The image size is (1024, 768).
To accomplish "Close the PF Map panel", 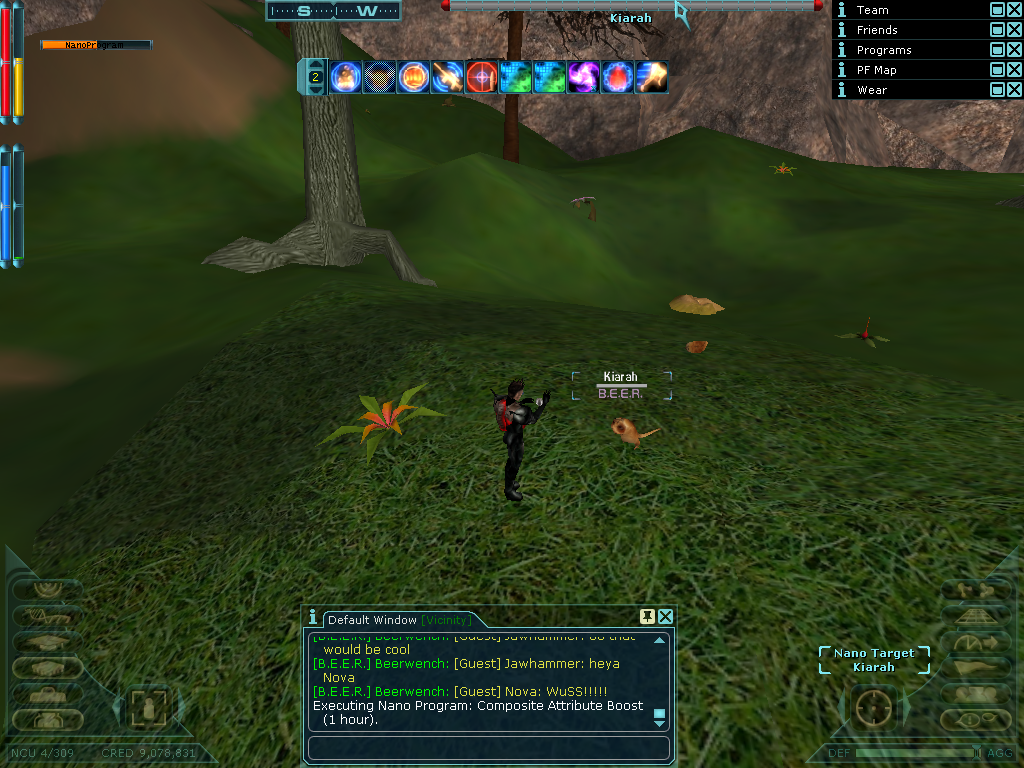I will [x=1015, y=69].
